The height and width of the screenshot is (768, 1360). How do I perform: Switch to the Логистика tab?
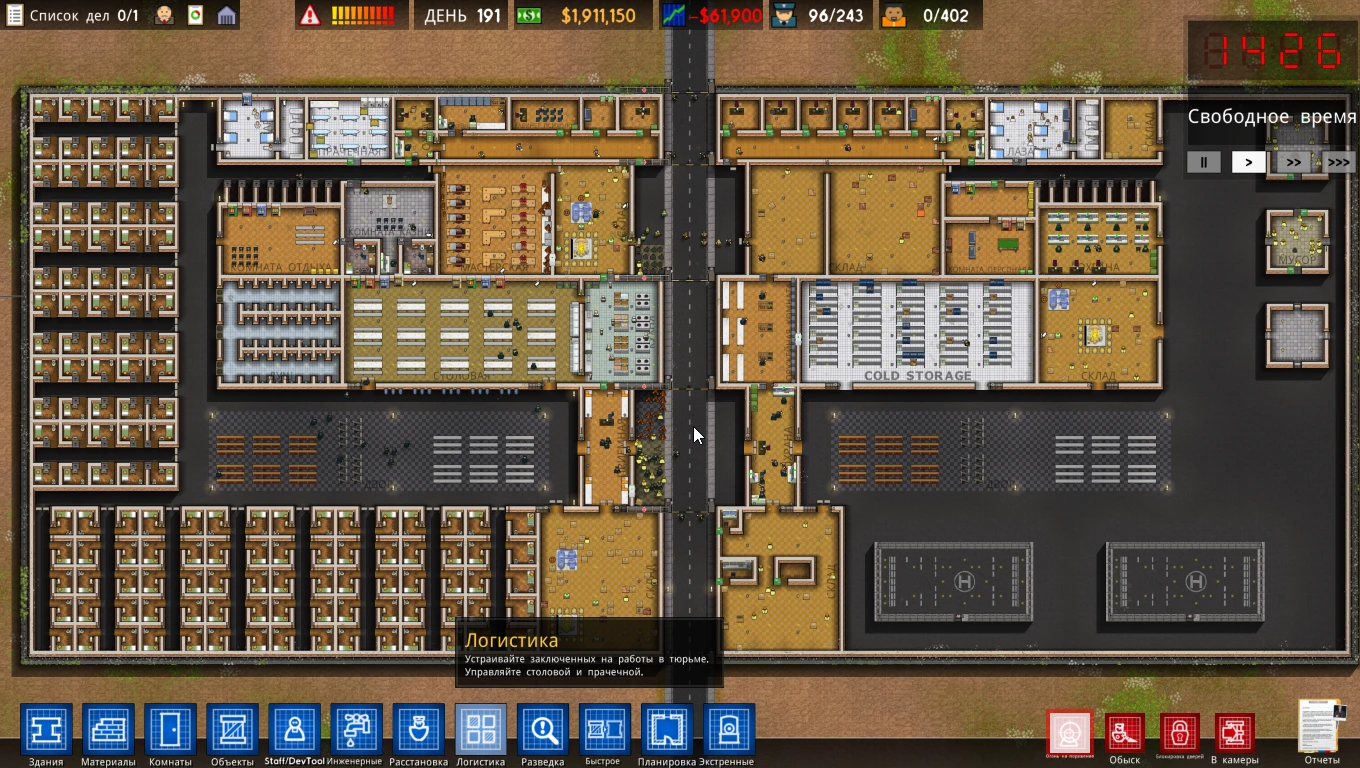[x=480, y=730]
